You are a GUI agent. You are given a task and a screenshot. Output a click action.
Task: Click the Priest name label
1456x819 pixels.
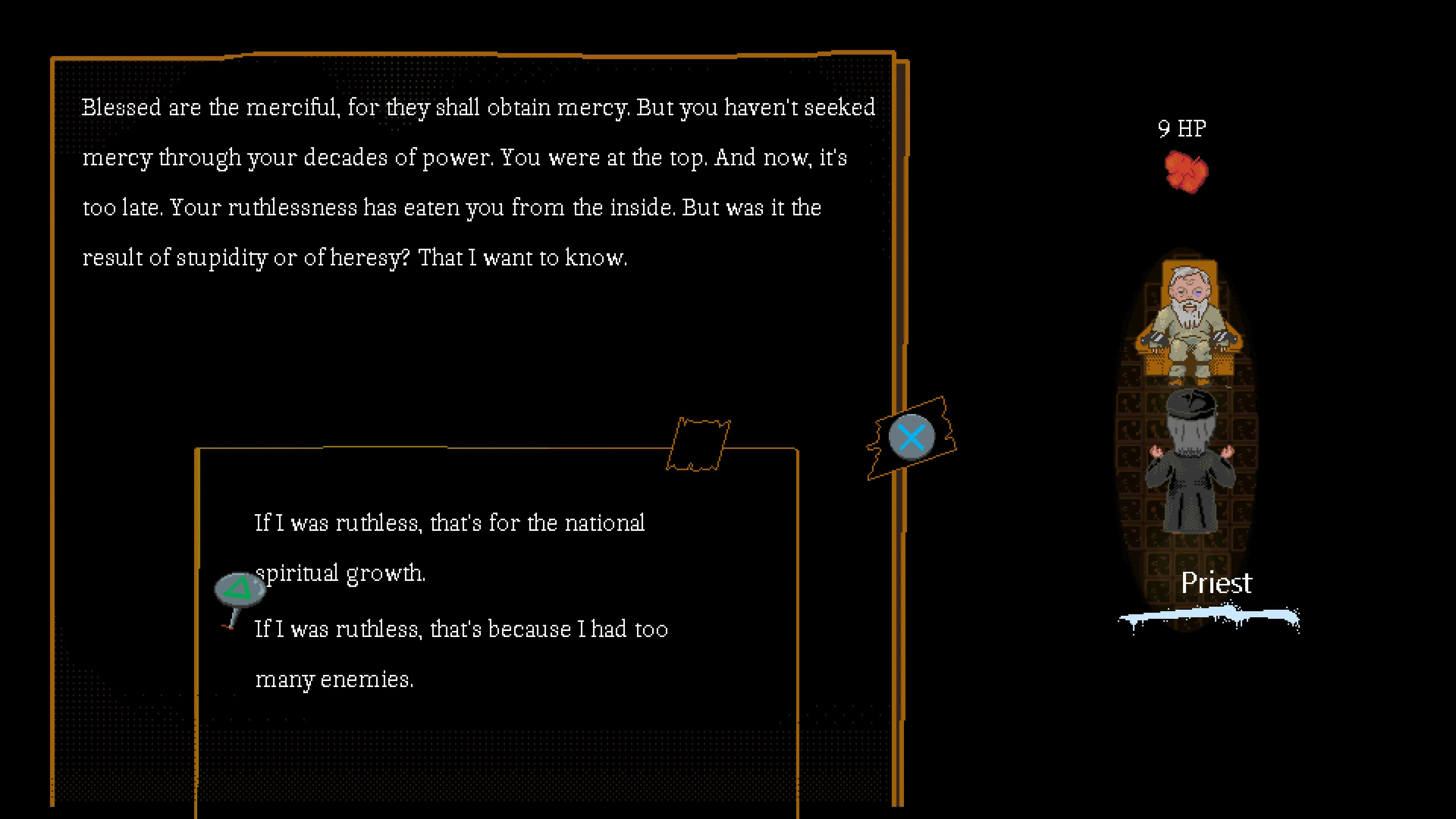(x=1216, y=583)
